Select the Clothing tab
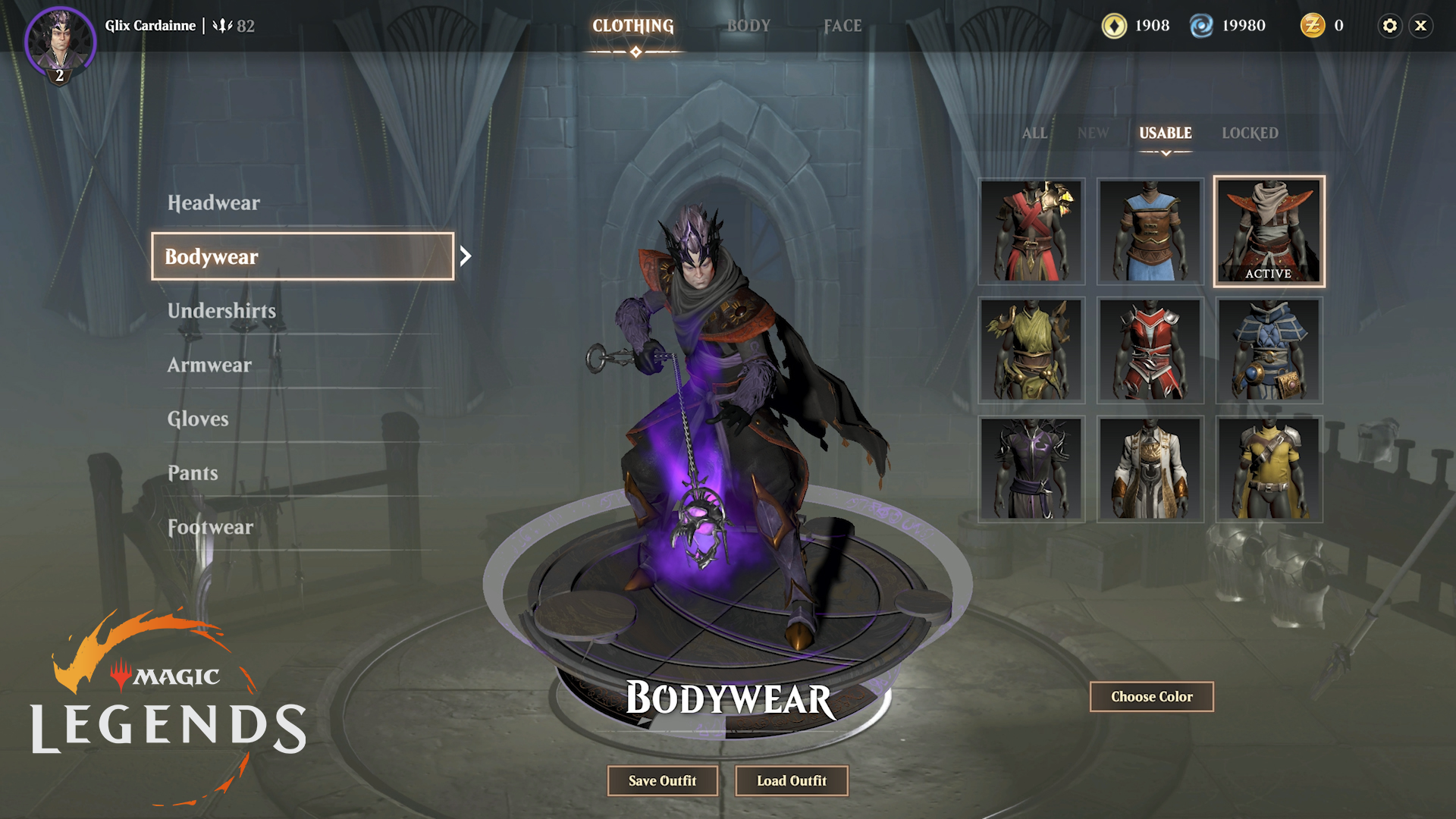This screenshot has width=1456, height=819. coord(633,26)
